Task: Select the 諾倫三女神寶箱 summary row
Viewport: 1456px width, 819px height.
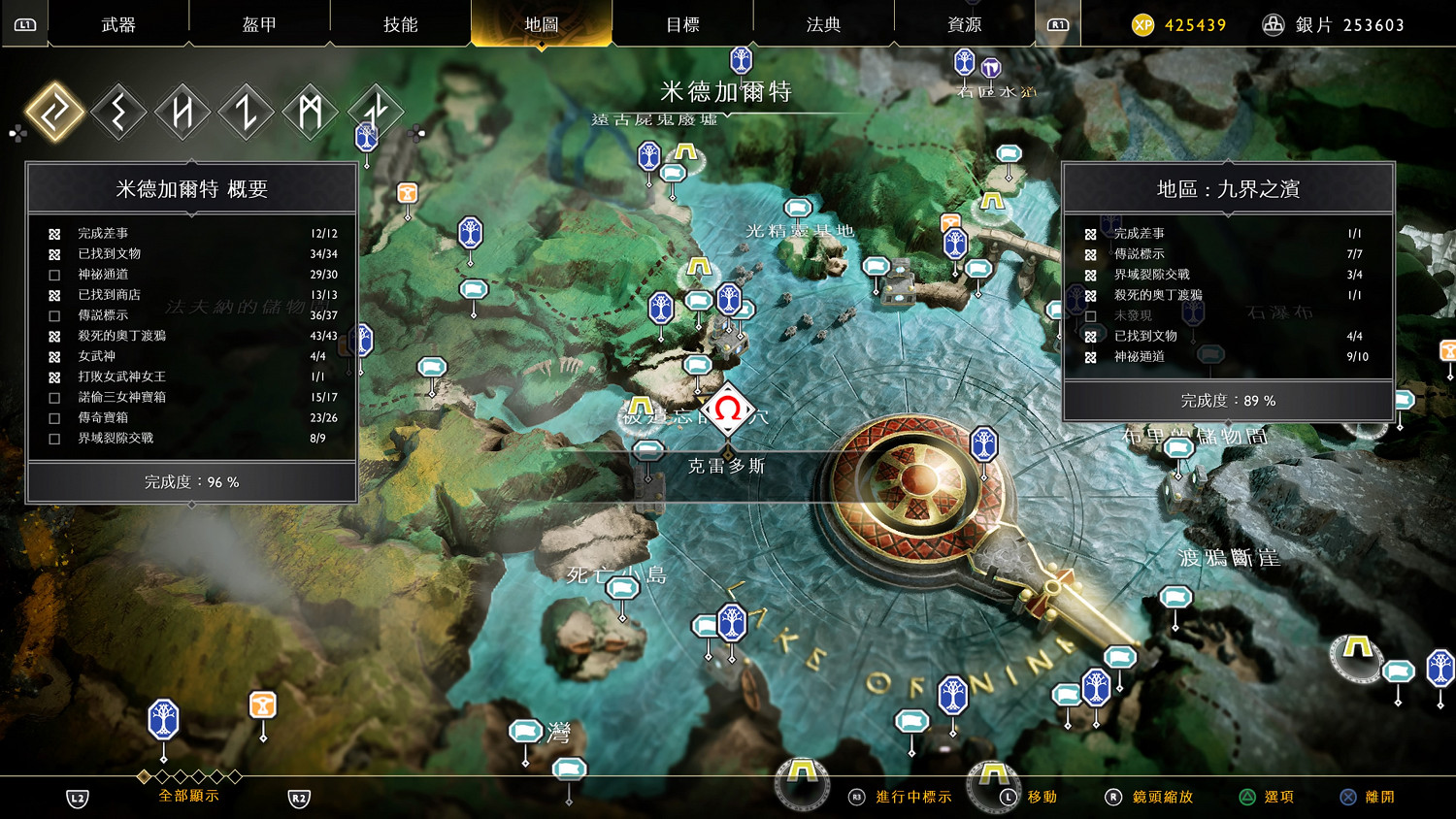Action: click(x=192, y=397)
